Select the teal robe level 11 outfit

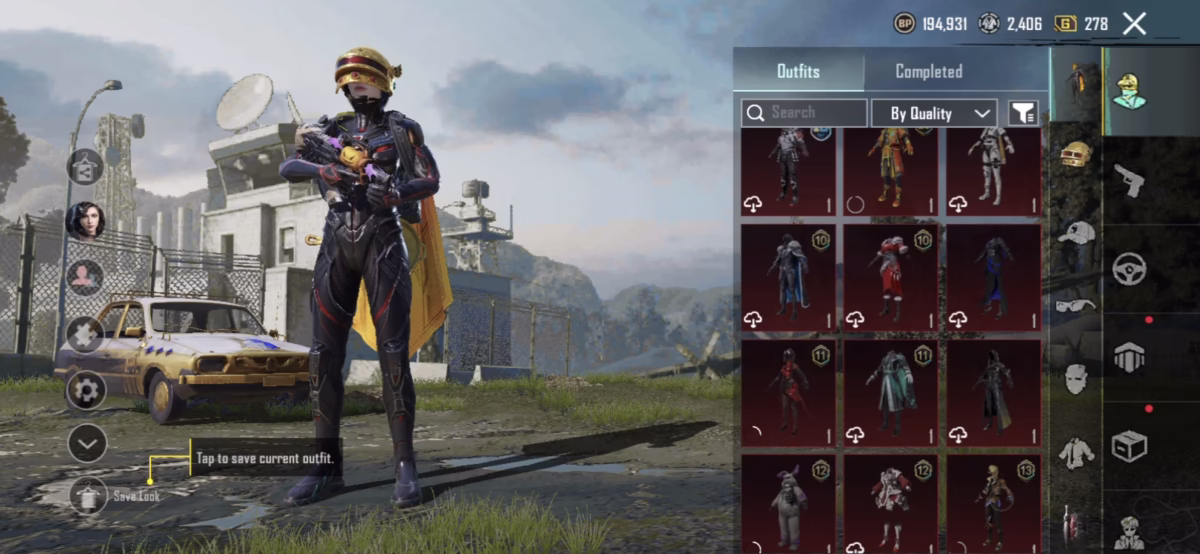tap(890, 392)
